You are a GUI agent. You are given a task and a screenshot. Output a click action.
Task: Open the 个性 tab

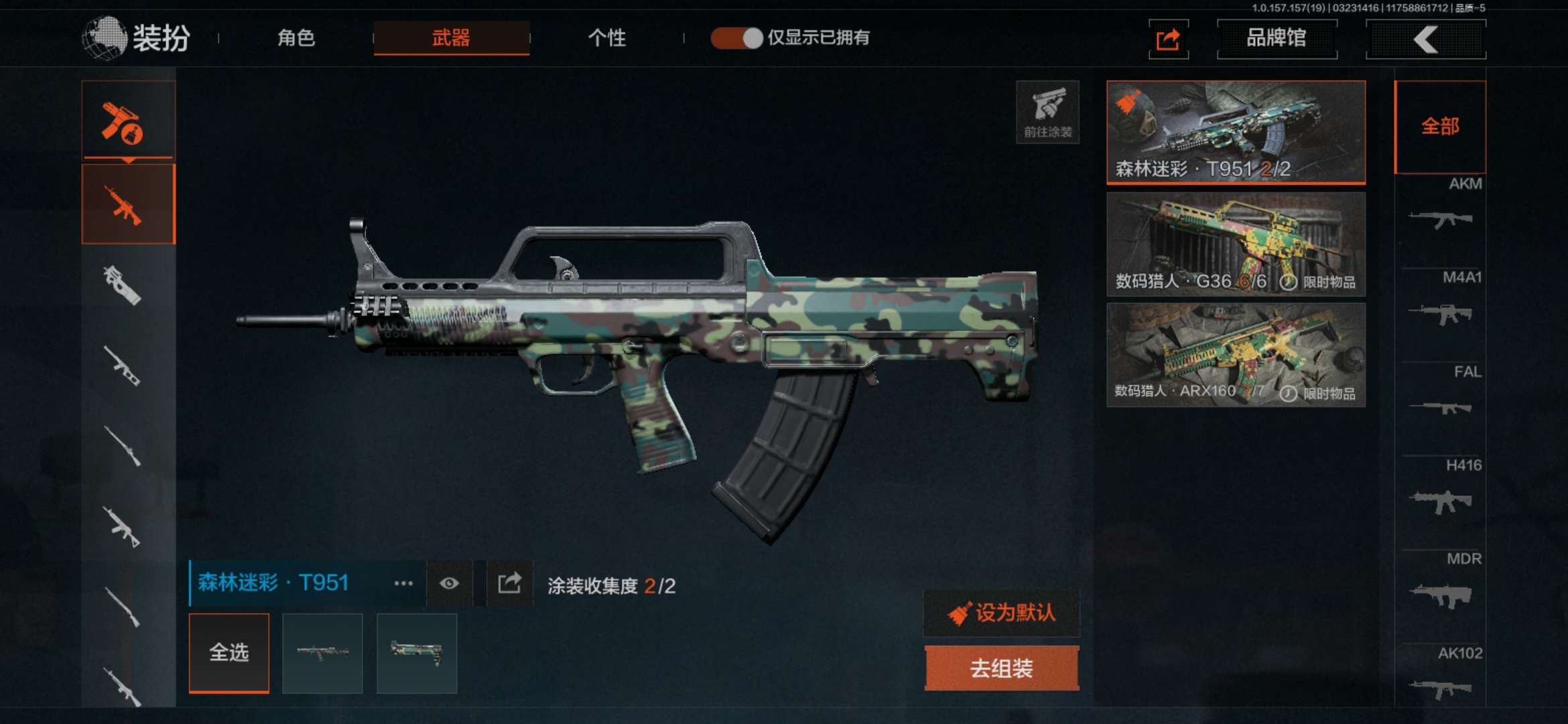606,38
